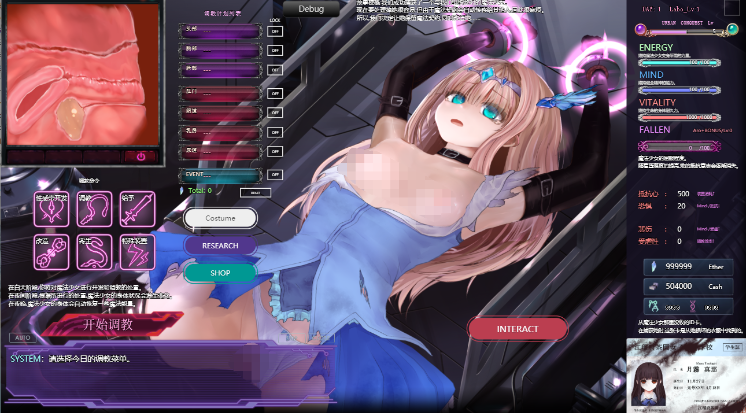746x413 pixels.
Task: Open the Costume menu
Action: pyautogui.click(x=220, y=218)
